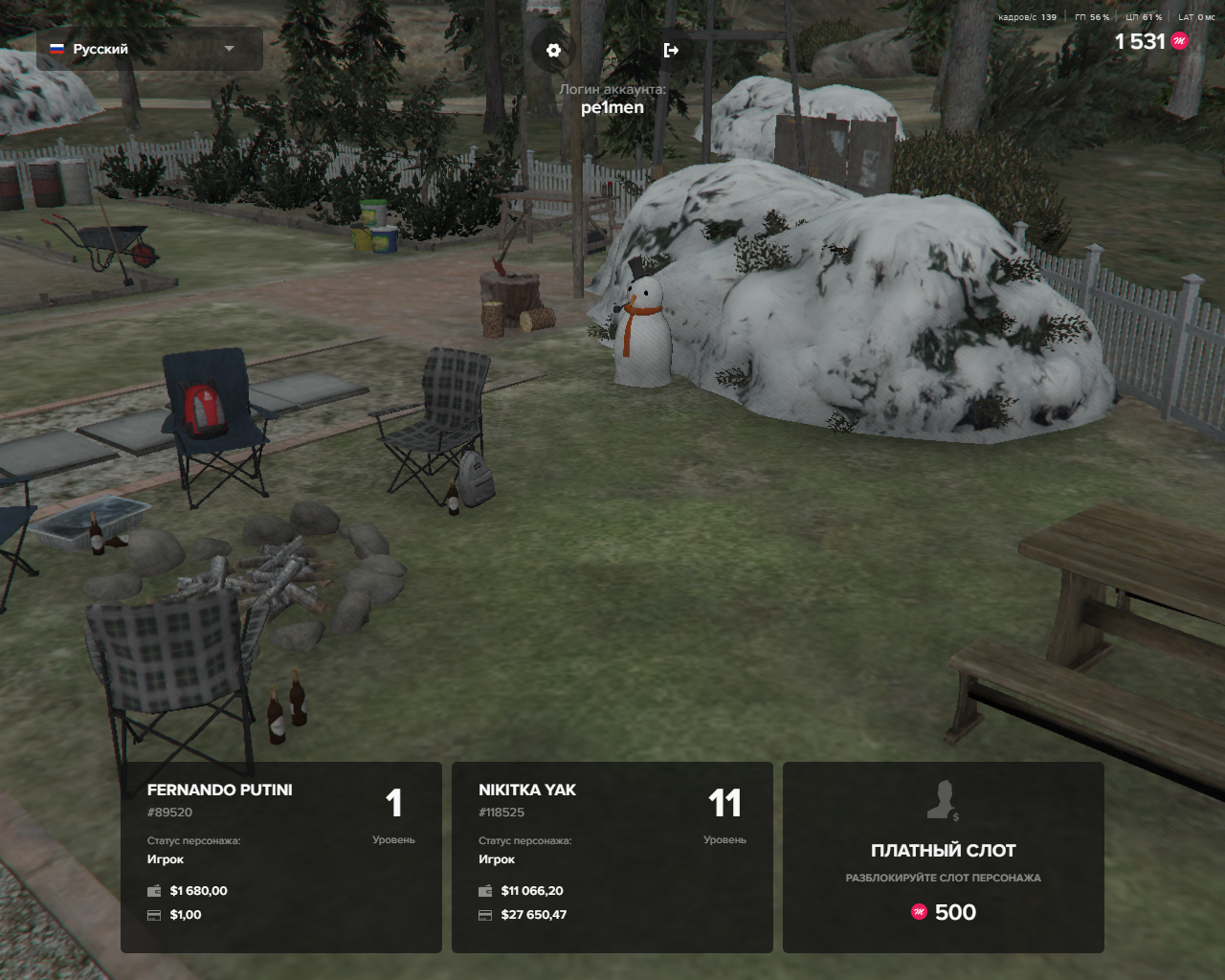Open the 1 531 donate currency balance

[1150, 41]
